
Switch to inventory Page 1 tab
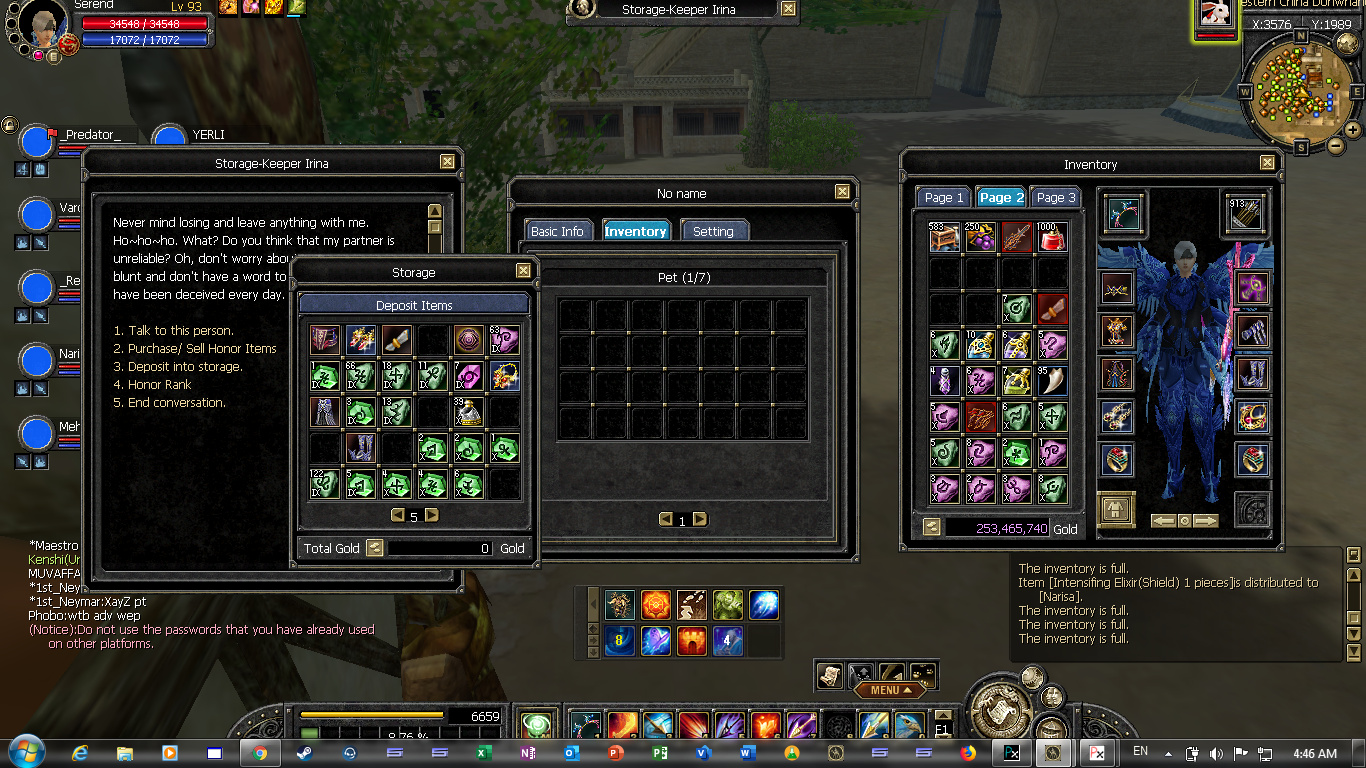pos(944,197)
